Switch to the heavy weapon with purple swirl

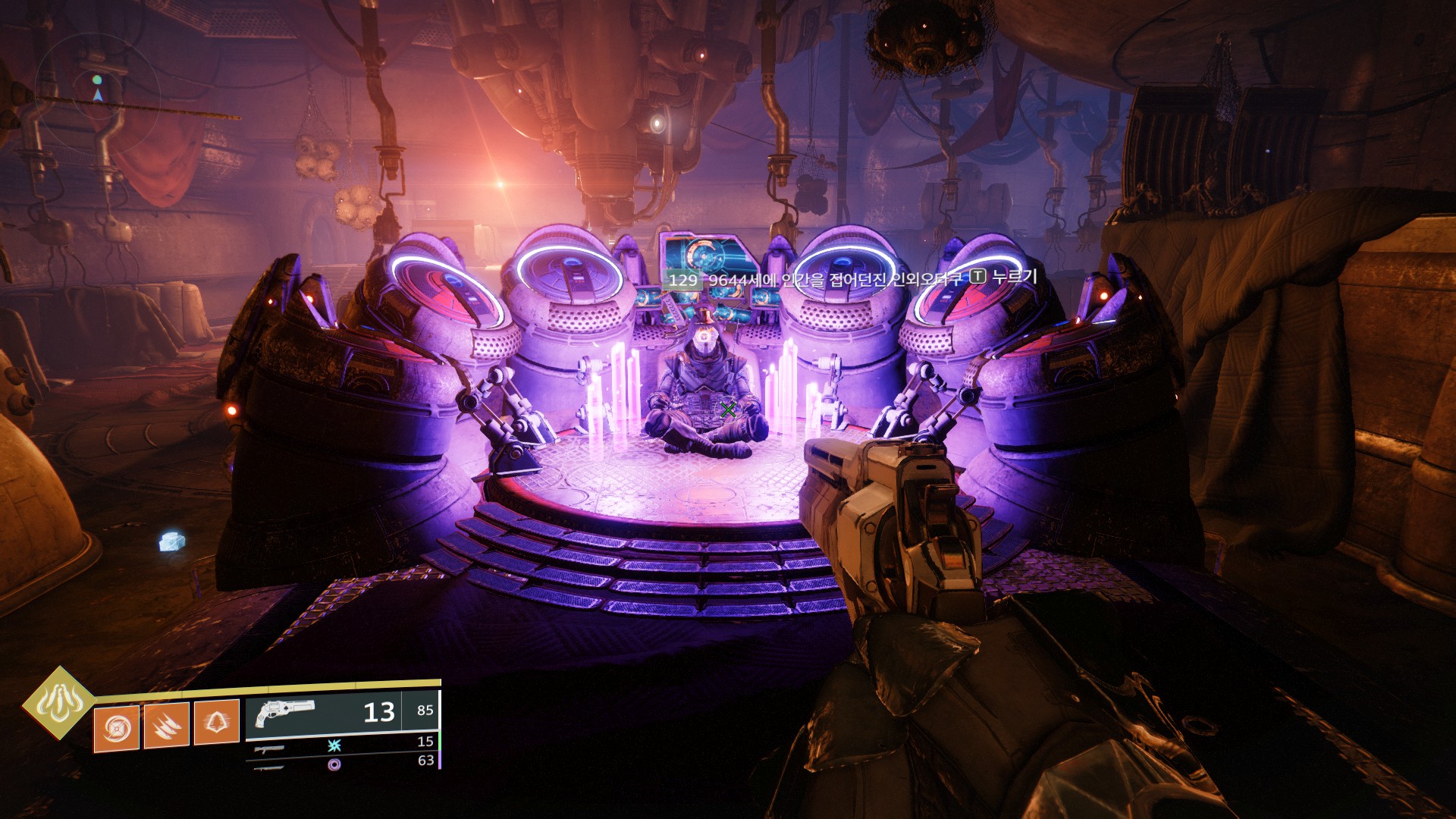(x=334, y=764)
